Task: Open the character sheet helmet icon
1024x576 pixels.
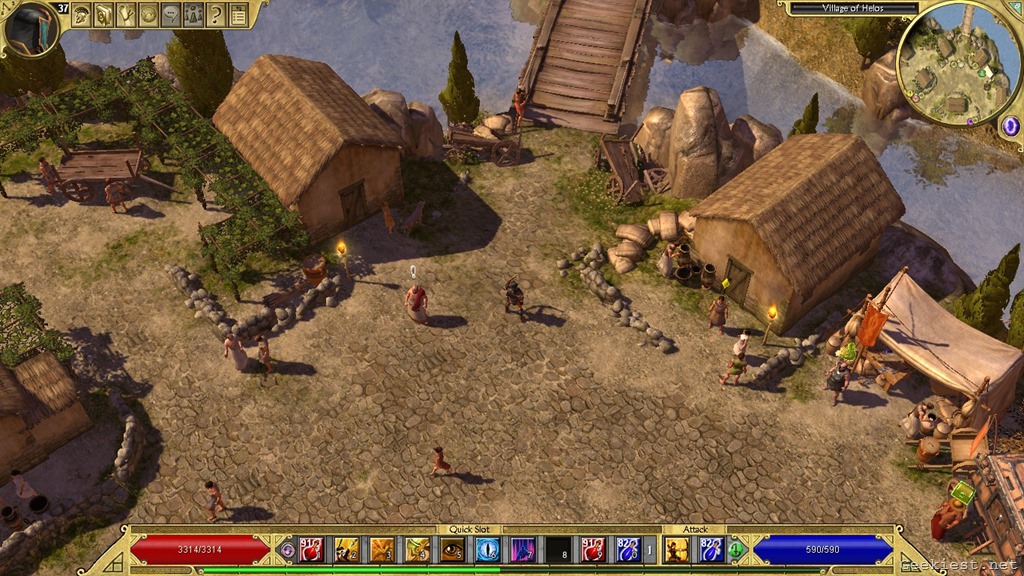Action: [x=81, y=14]
